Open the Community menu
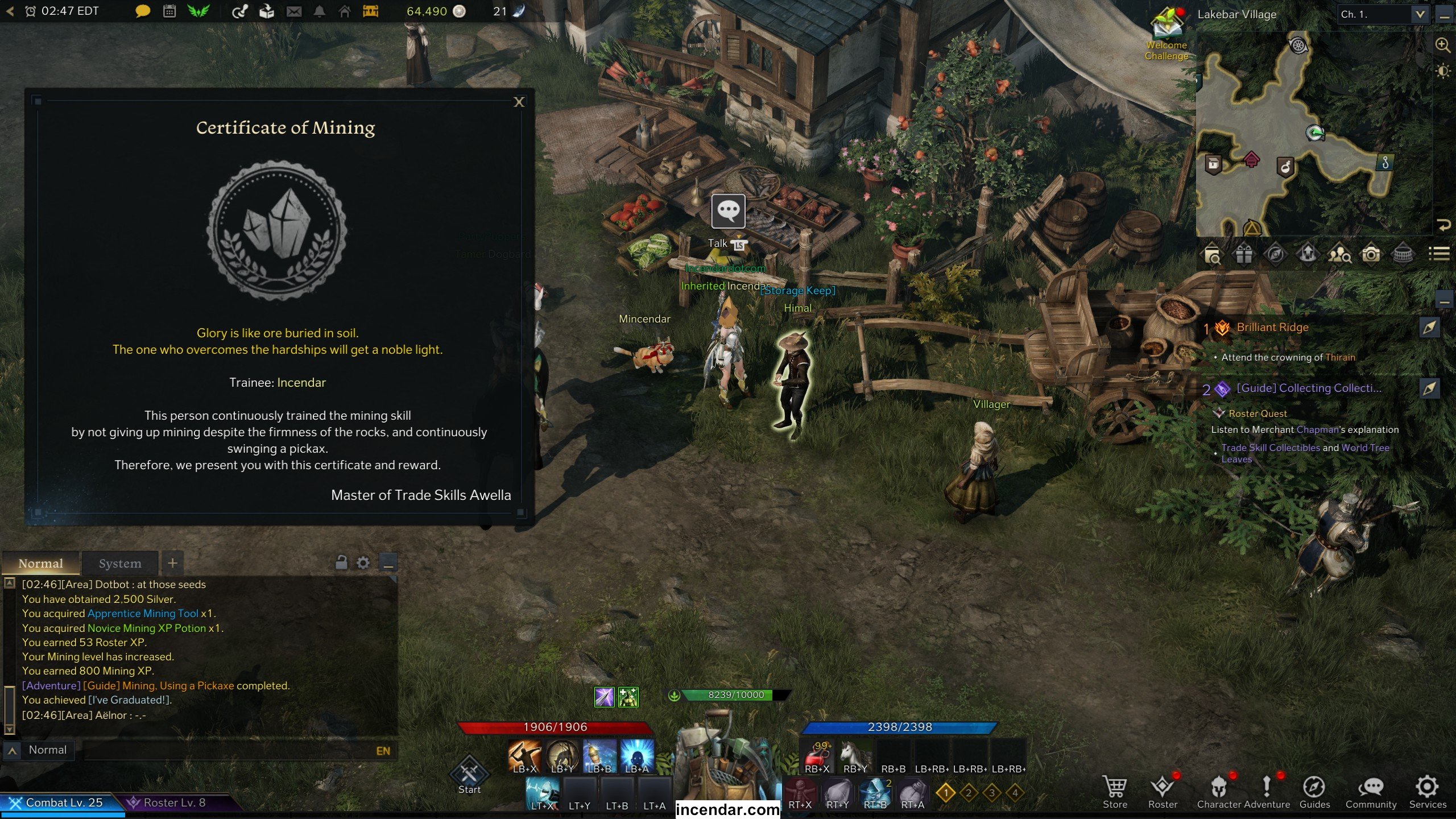Screen dimensions: 1456x819 pyautogui.click(x=1371, y=791)
